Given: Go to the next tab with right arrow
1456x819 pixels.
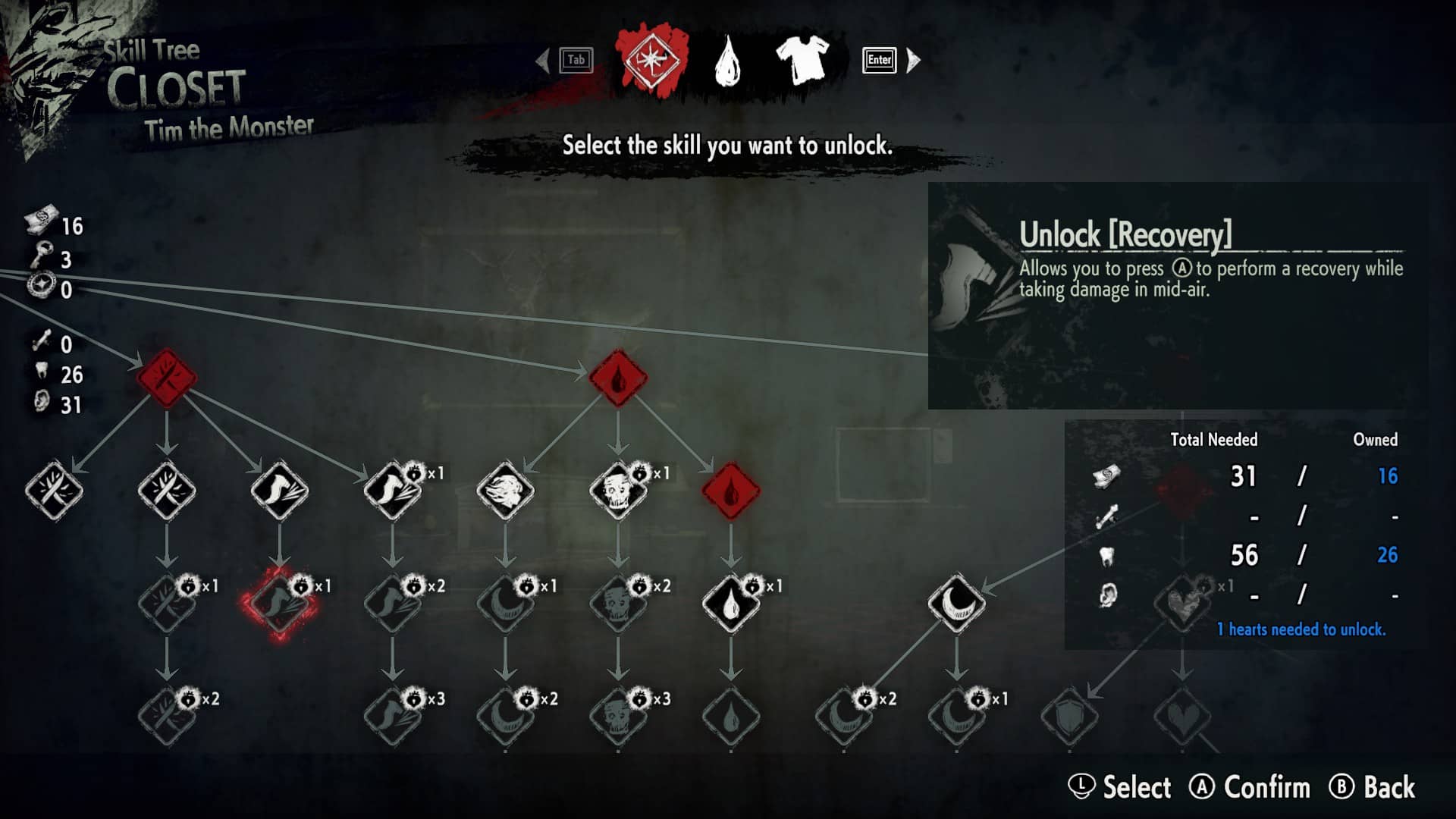Looking at the screenshot, I should point(913,60).
